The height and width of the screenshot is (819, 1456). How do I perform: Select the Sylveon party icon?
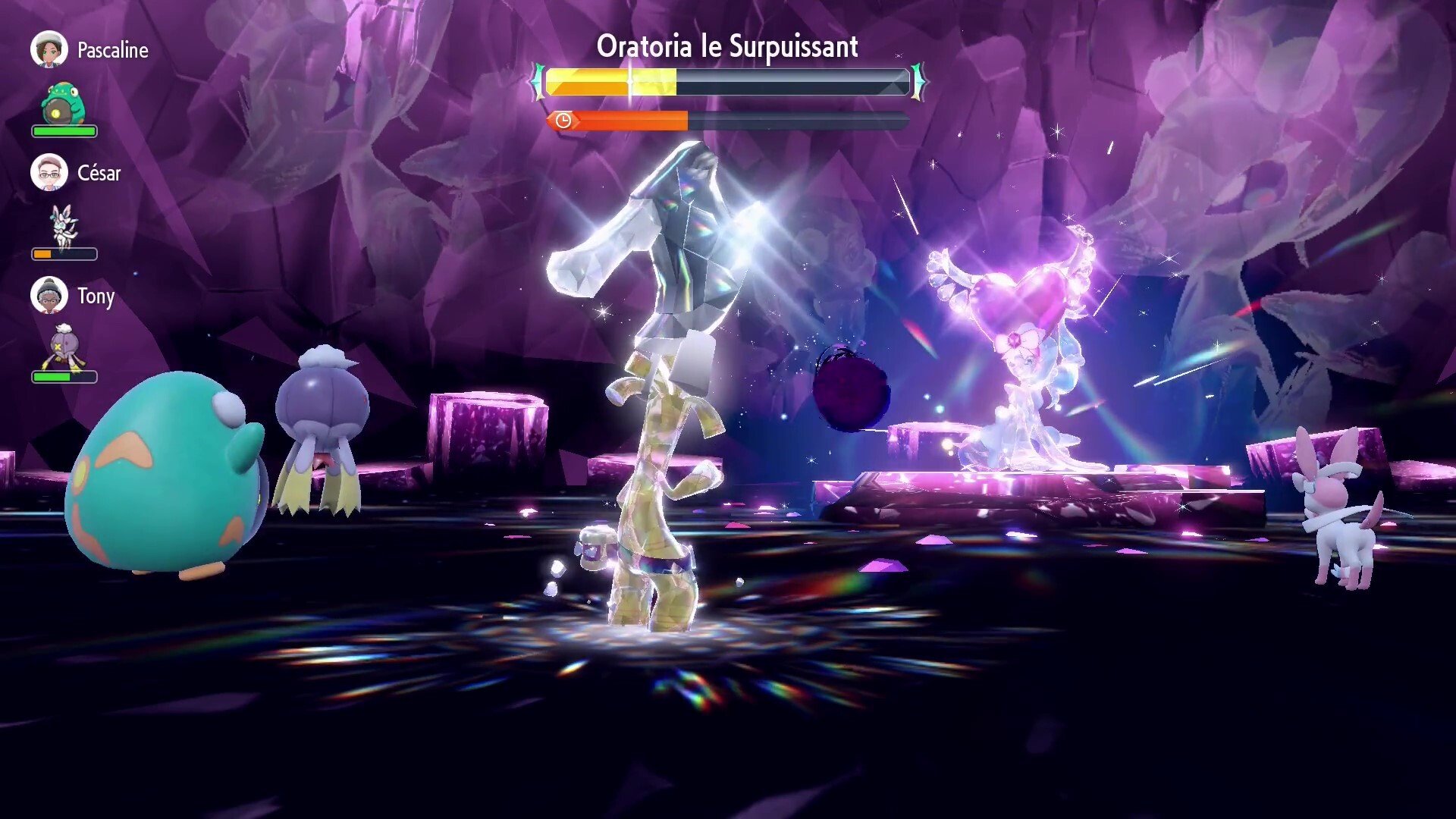coord(64,225)
